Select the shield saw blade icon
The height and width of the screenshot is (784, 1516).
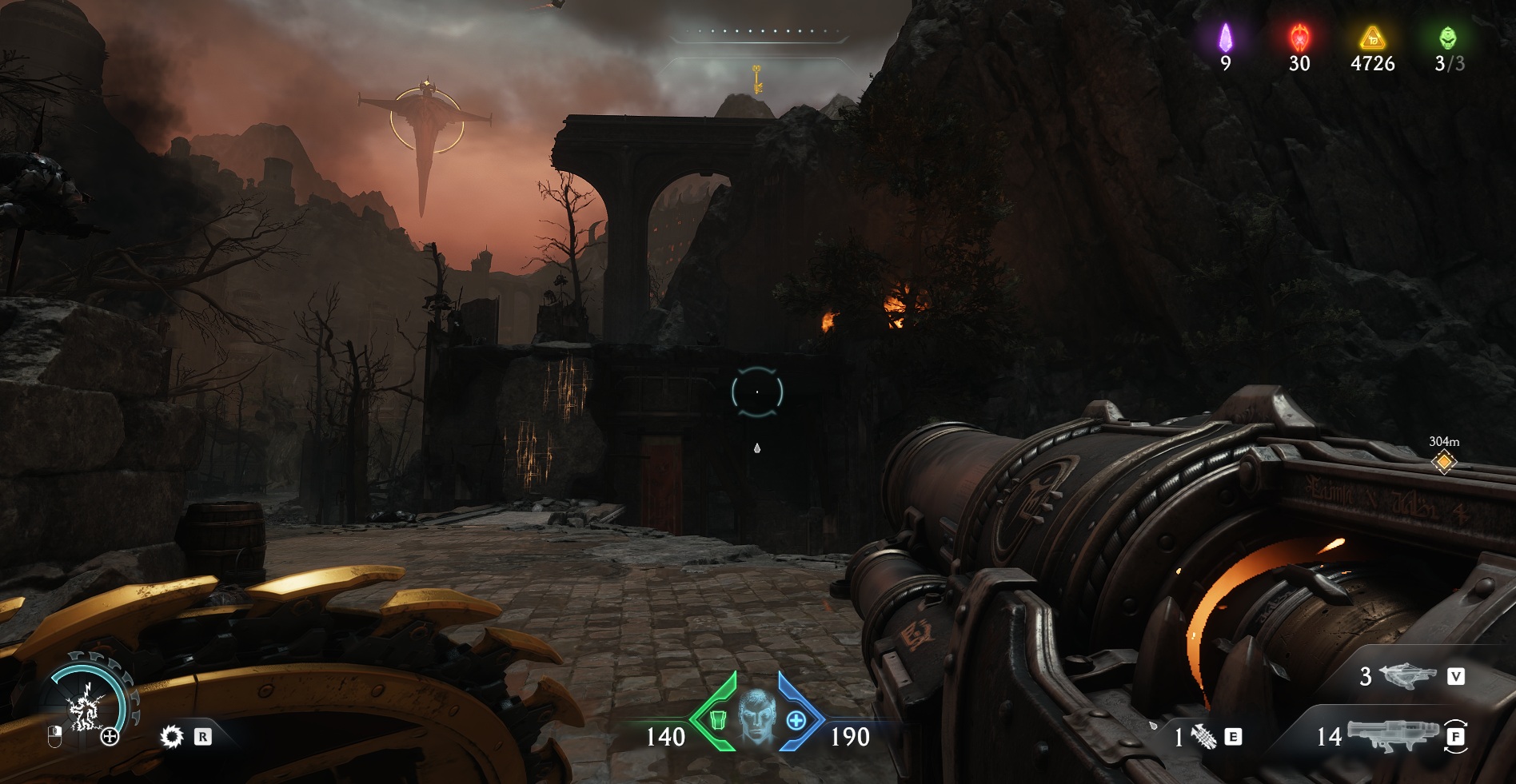[x=171, y=736]
